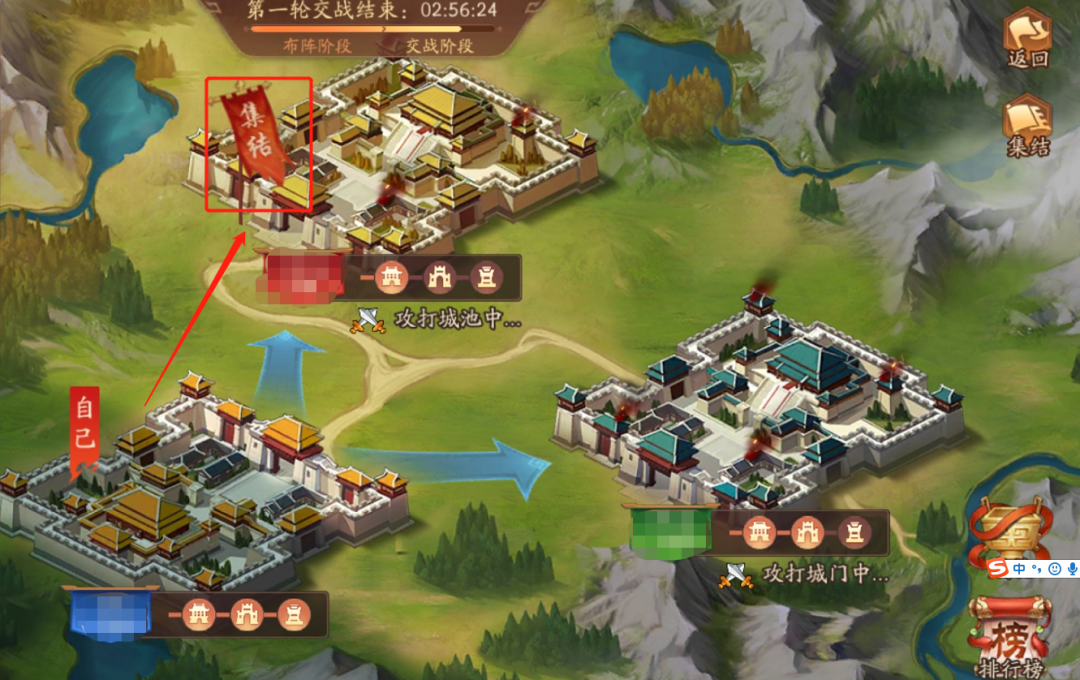Click the Sogou microphone voice input icon
This screenshot has height=680, width=1080.
pos(1072,568)
